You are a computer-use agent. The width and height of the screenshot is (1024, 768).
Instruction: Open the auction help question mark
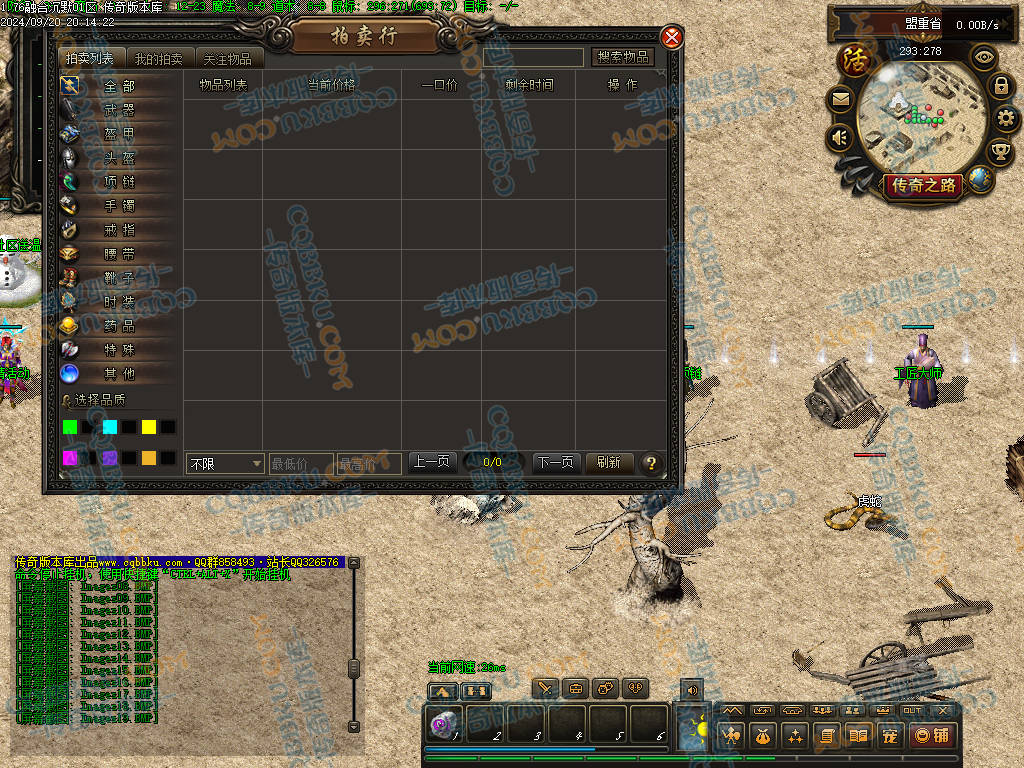(x=651, y=463)
